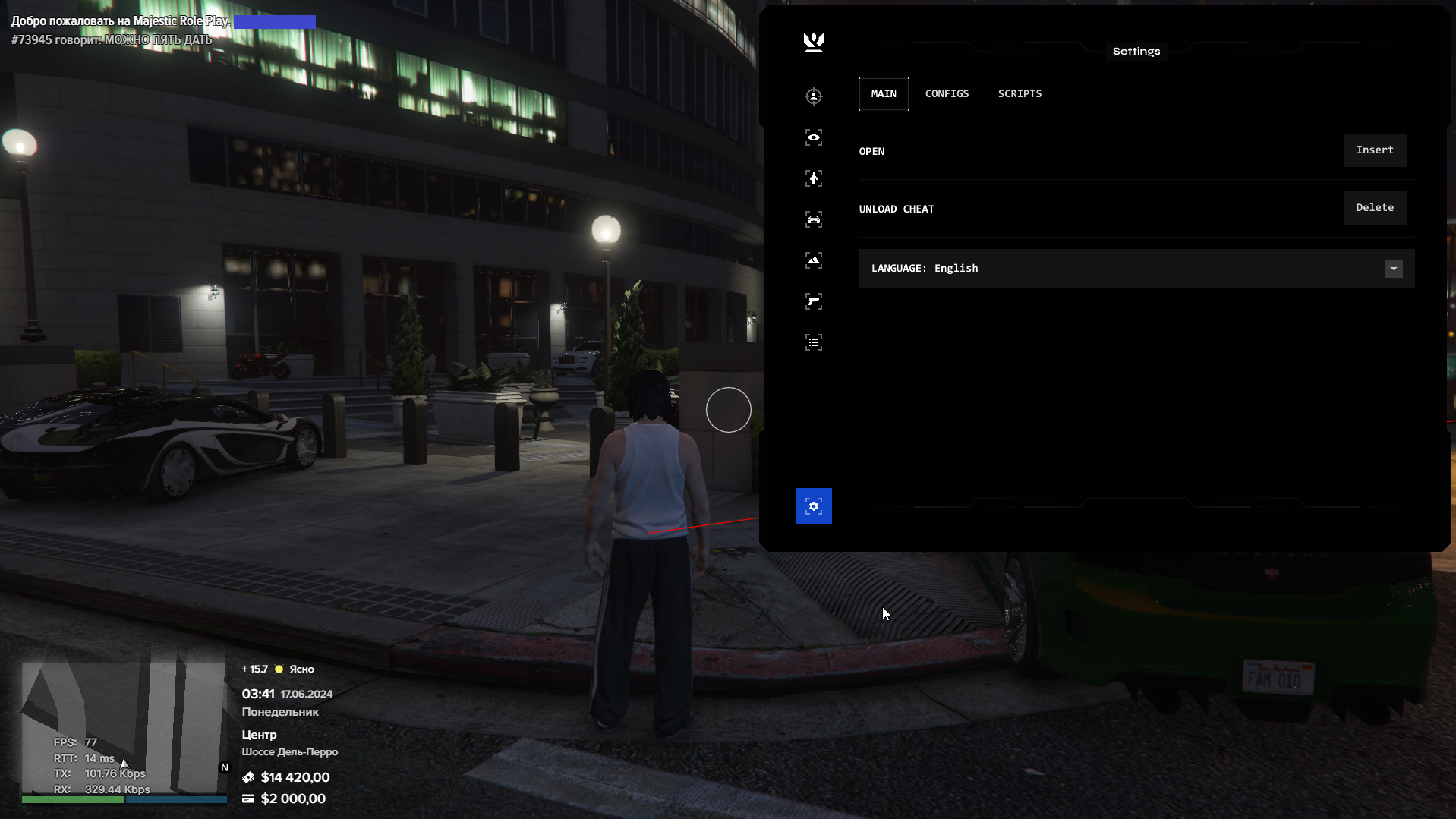This screenshot has width=1456, height=819.
Task: Click the logo at the panel top
Action: click(x=814, y=42)
